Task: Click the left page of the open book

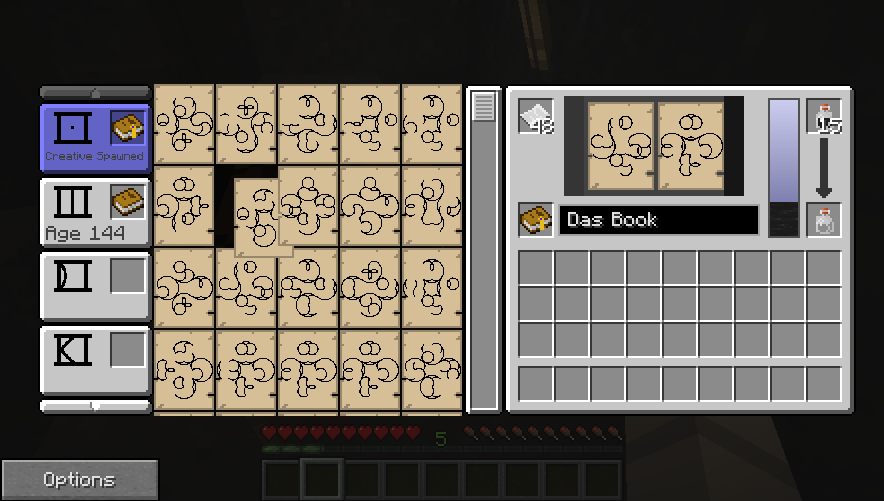Action: (620, 144)
